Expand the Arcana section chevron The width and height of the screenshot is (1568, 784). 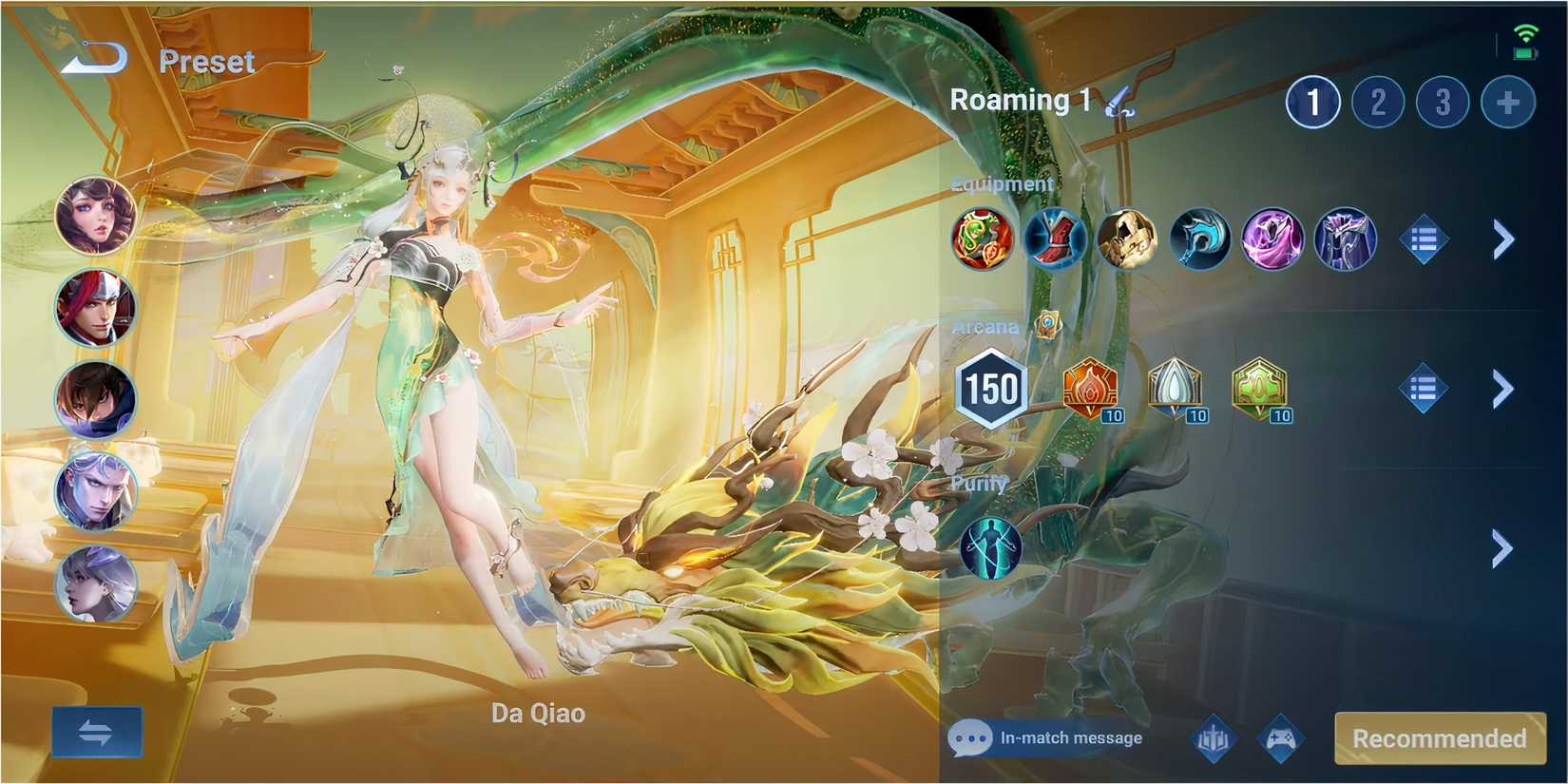(x=1502, y=390)
